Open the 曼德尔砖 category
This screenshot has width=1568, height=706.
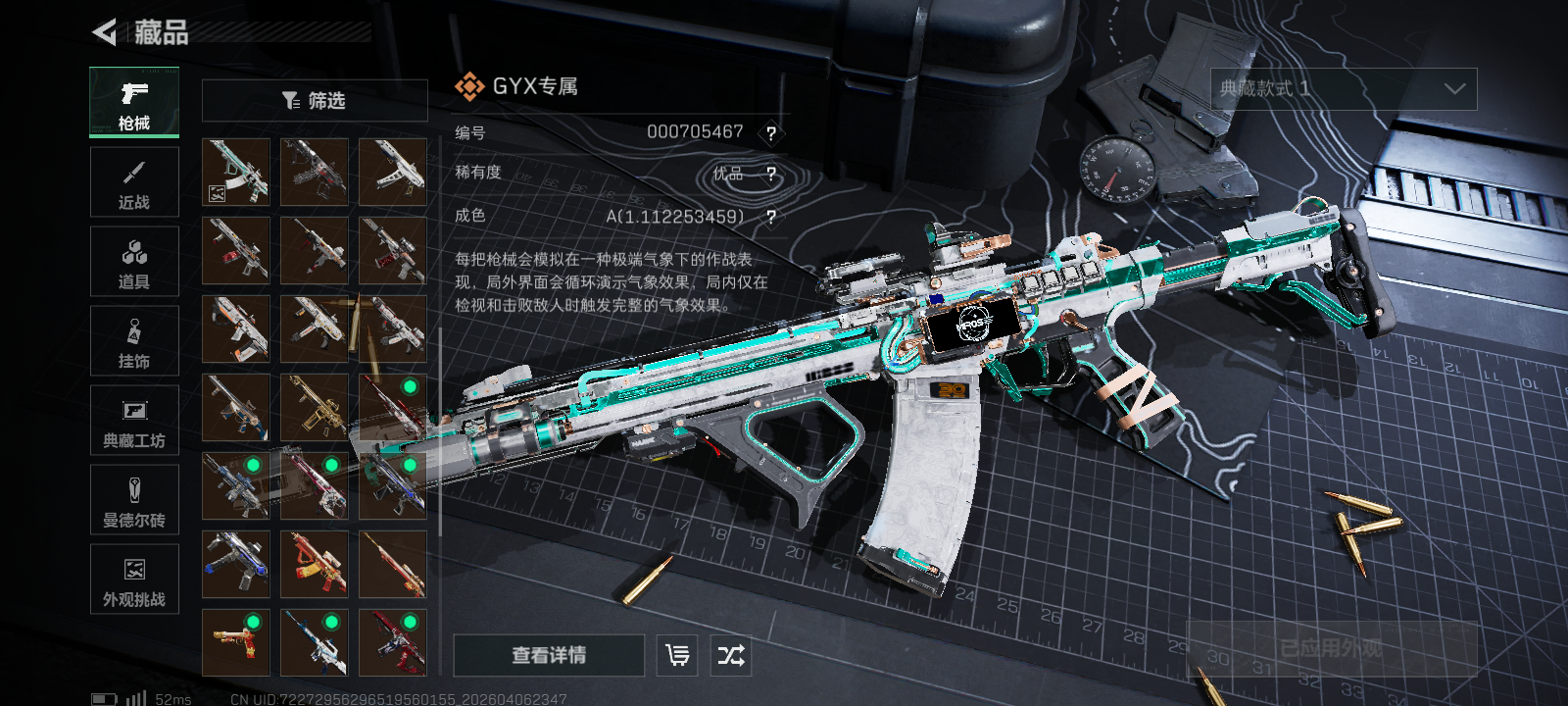click(x=134, y=500)
